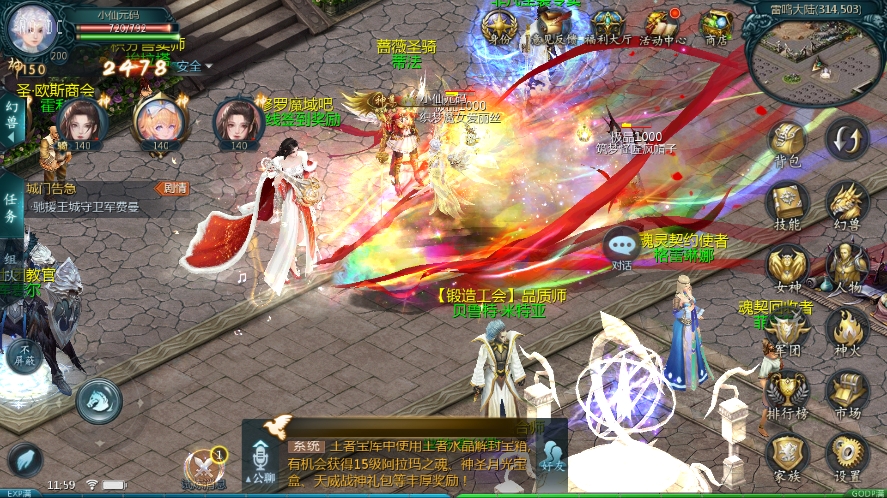
Task: Open the 设置 settings
Action: (x=847, y=456)
